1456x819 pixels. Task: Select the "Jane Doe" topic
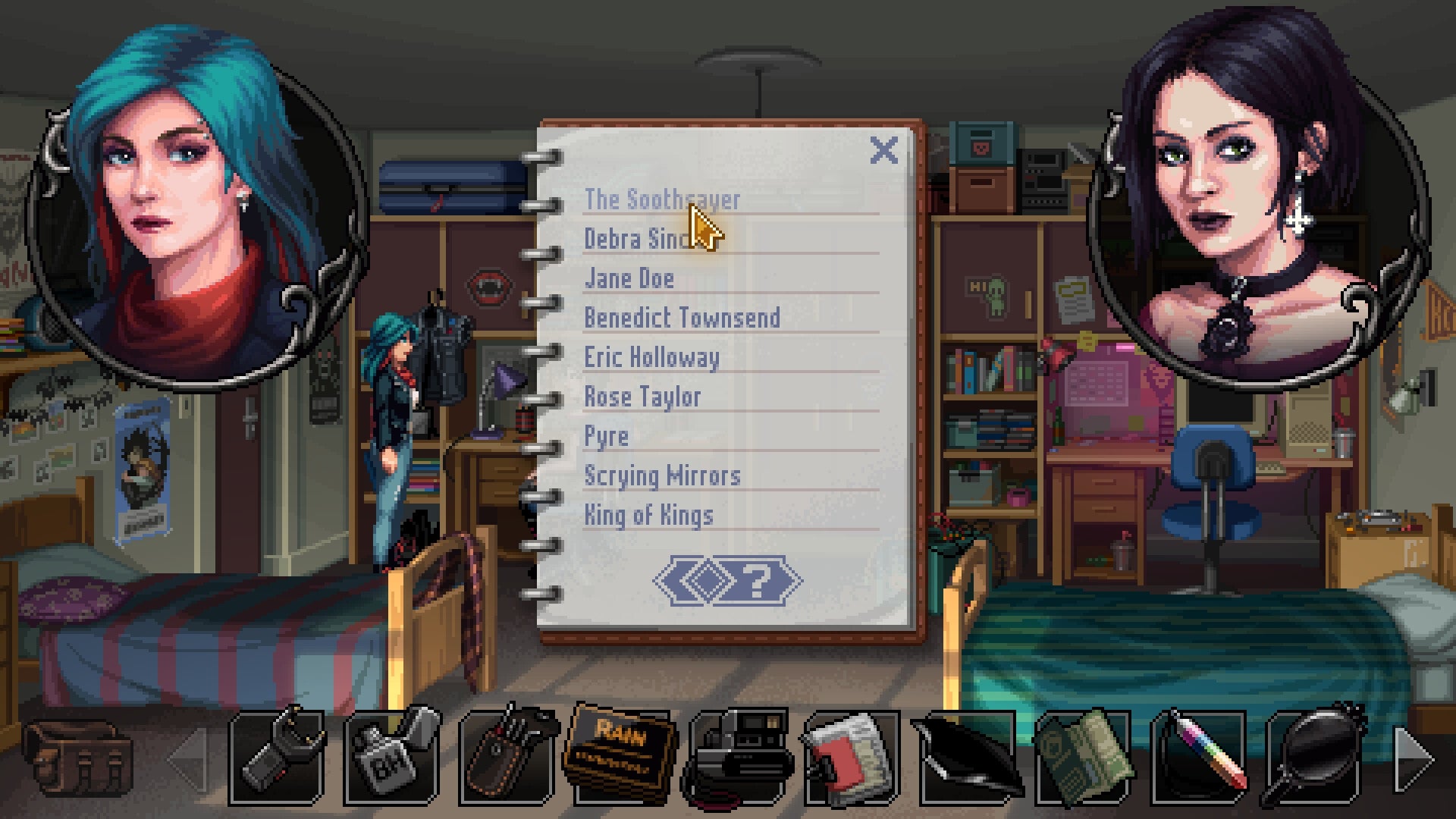[628, 279]
